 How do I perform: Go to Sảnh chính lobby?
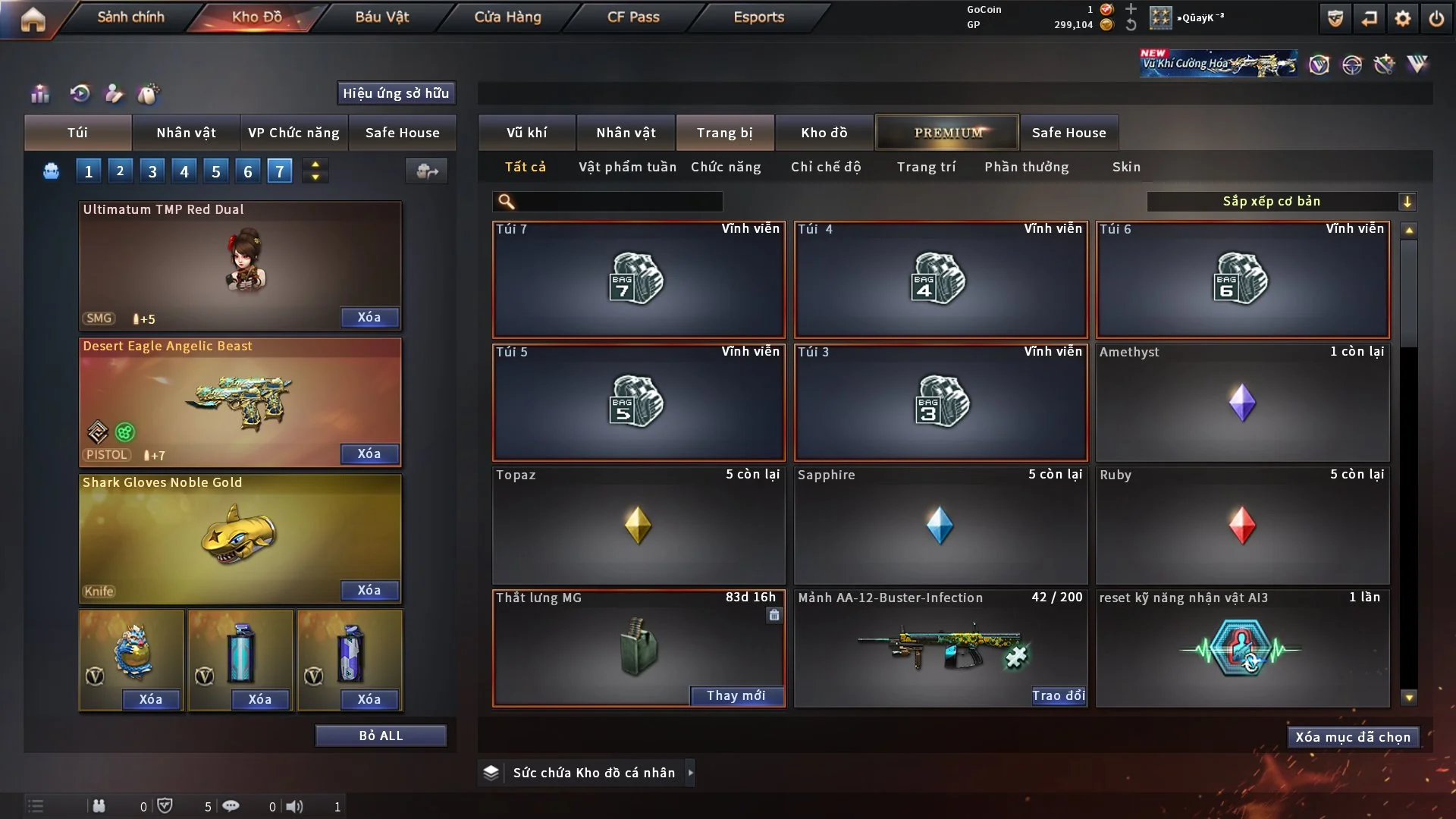coord(130,17)
